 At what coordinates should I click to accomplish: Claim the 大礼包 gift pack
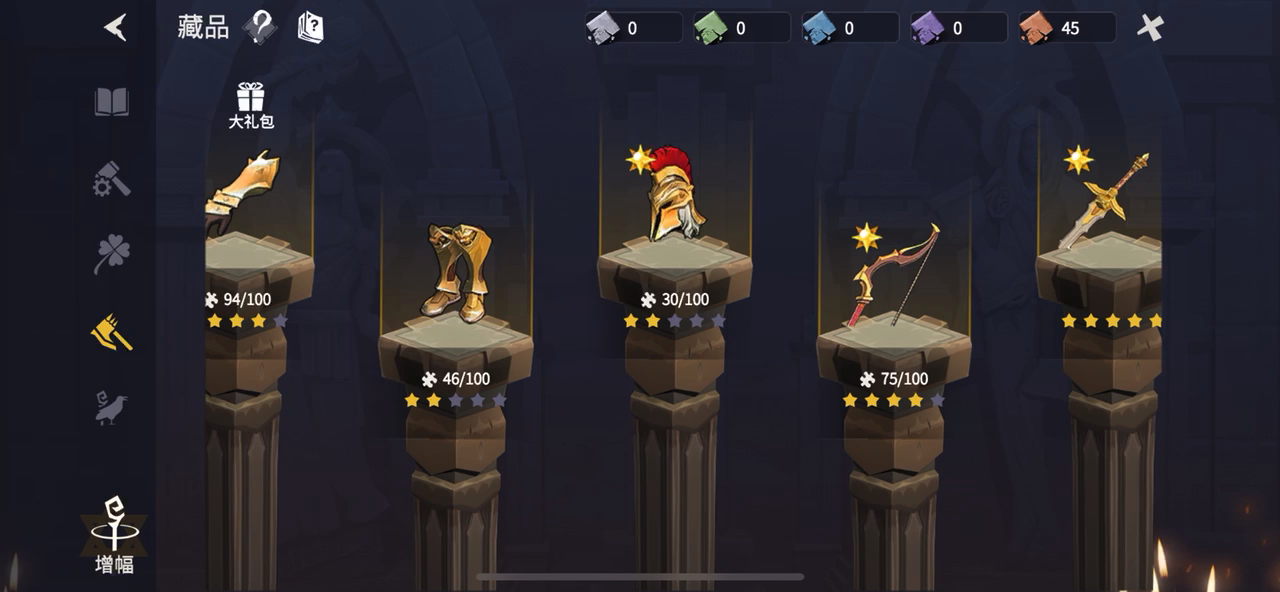point(250,106)
